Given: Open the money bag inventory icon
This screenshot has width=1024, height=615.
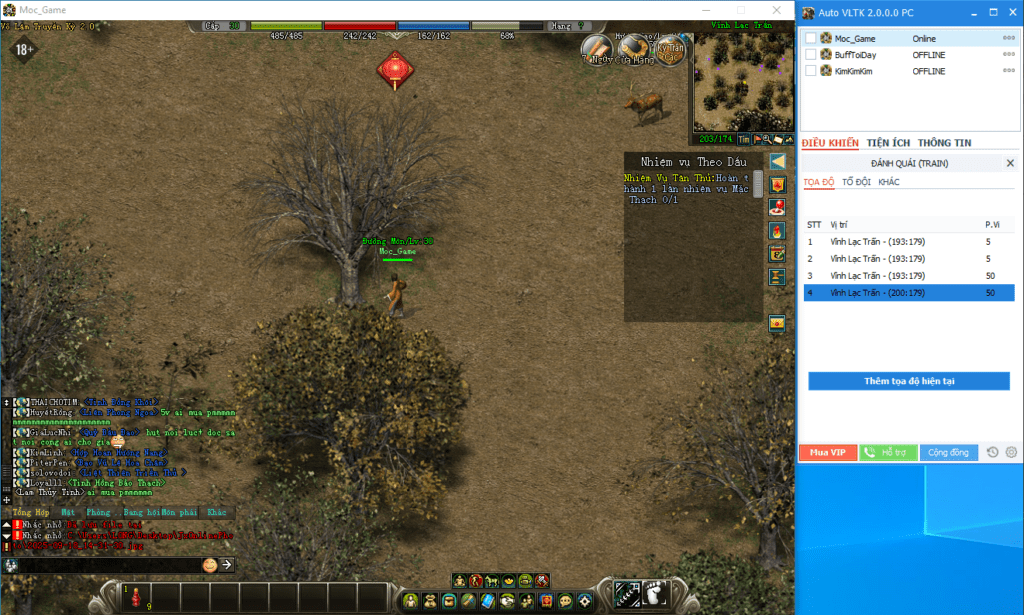Looking at the screenshot, I should coord(429,601).
